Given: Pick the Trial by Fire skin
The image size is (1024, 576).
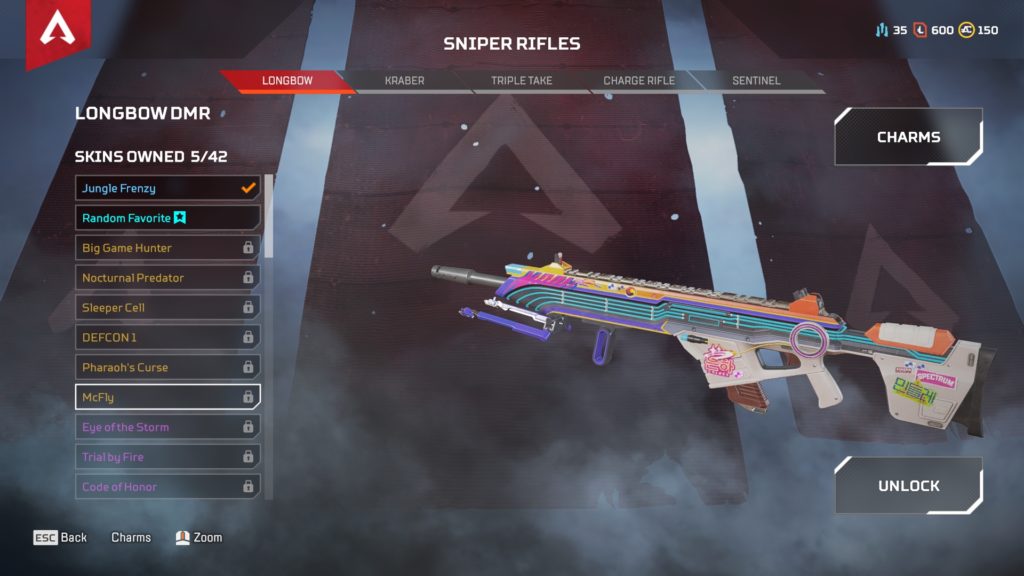Looking at the screenshot, I should click(x=167, y=457).
